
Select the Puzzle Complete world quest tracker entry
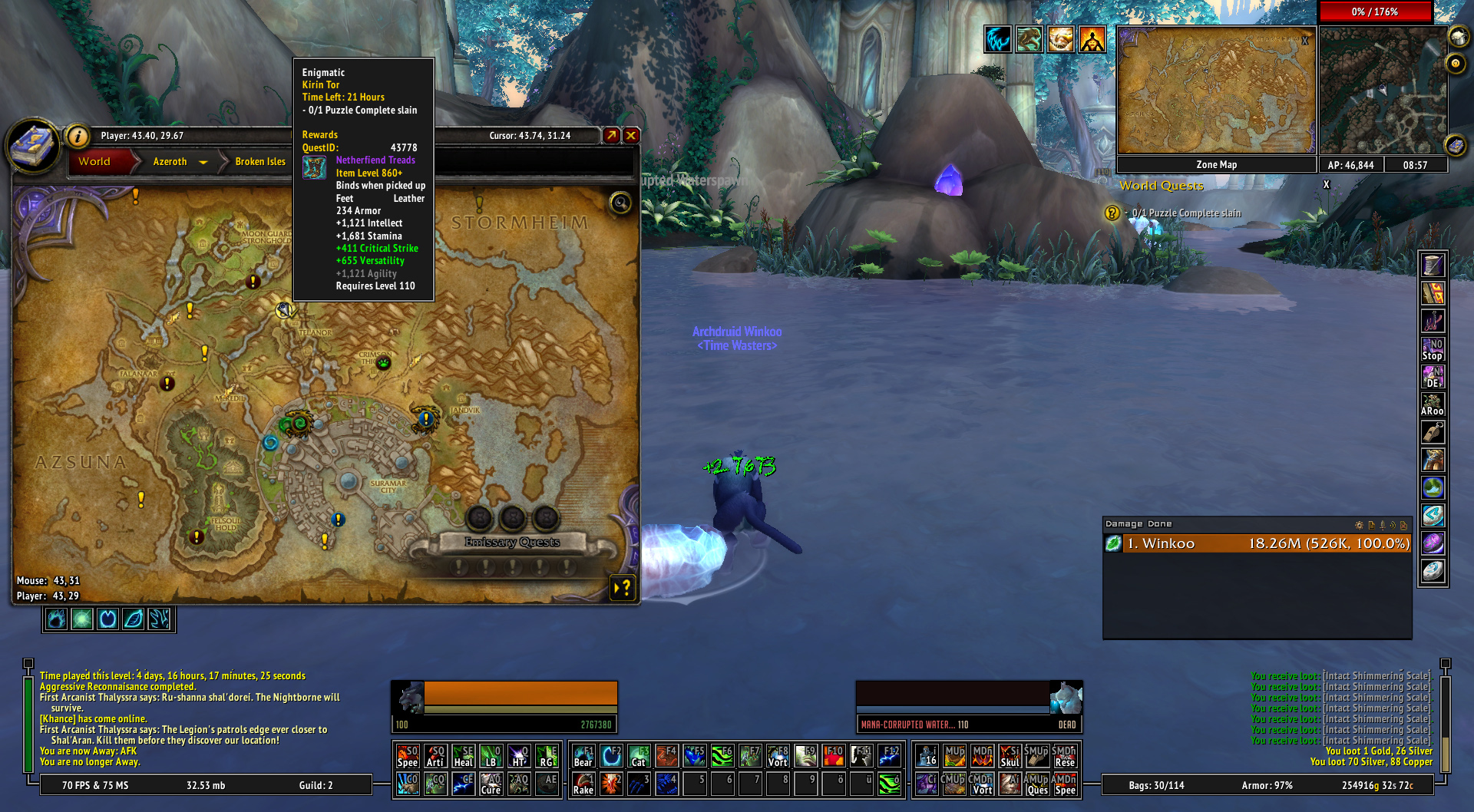tap(1185, 213)
